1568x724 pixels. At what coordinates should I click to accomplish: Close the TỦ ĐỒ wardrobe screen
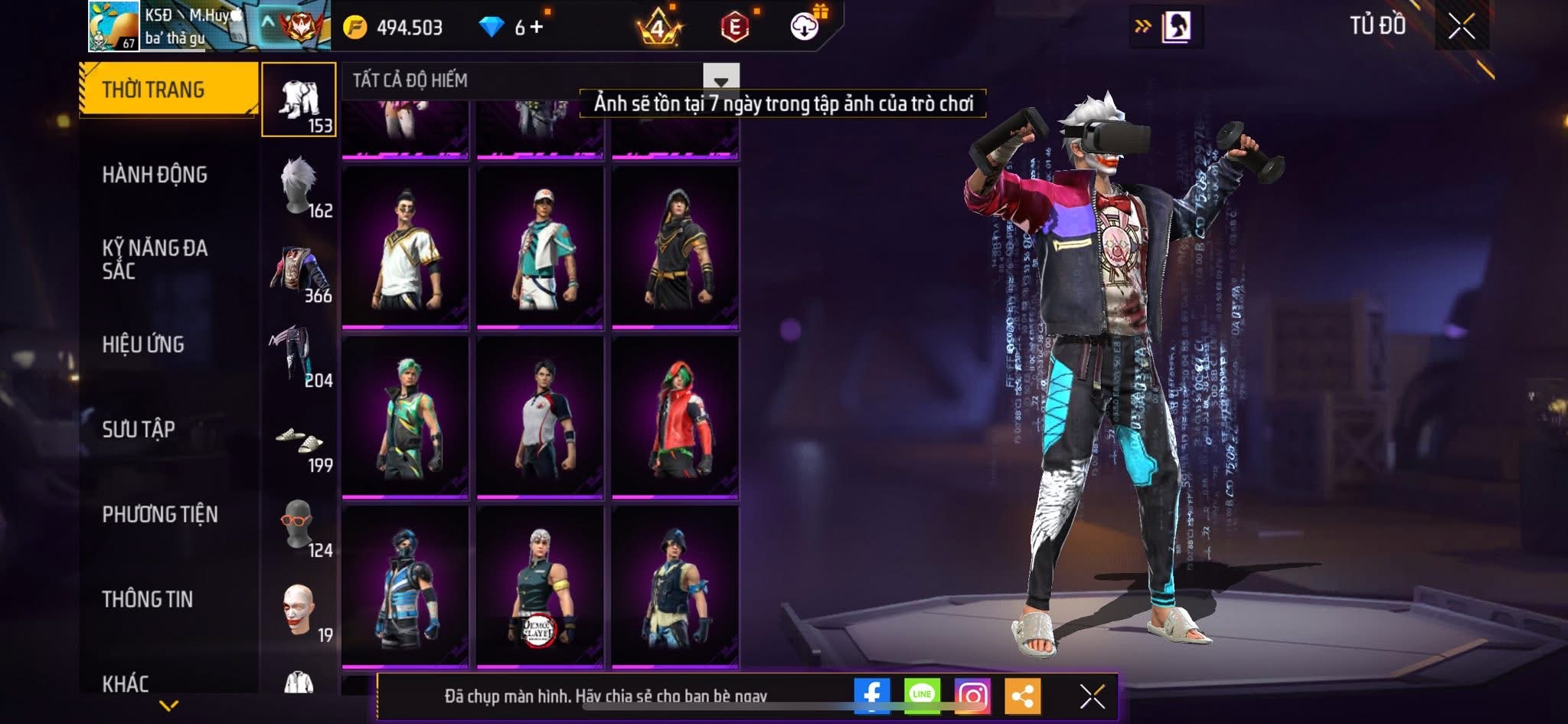(1461, 27)
